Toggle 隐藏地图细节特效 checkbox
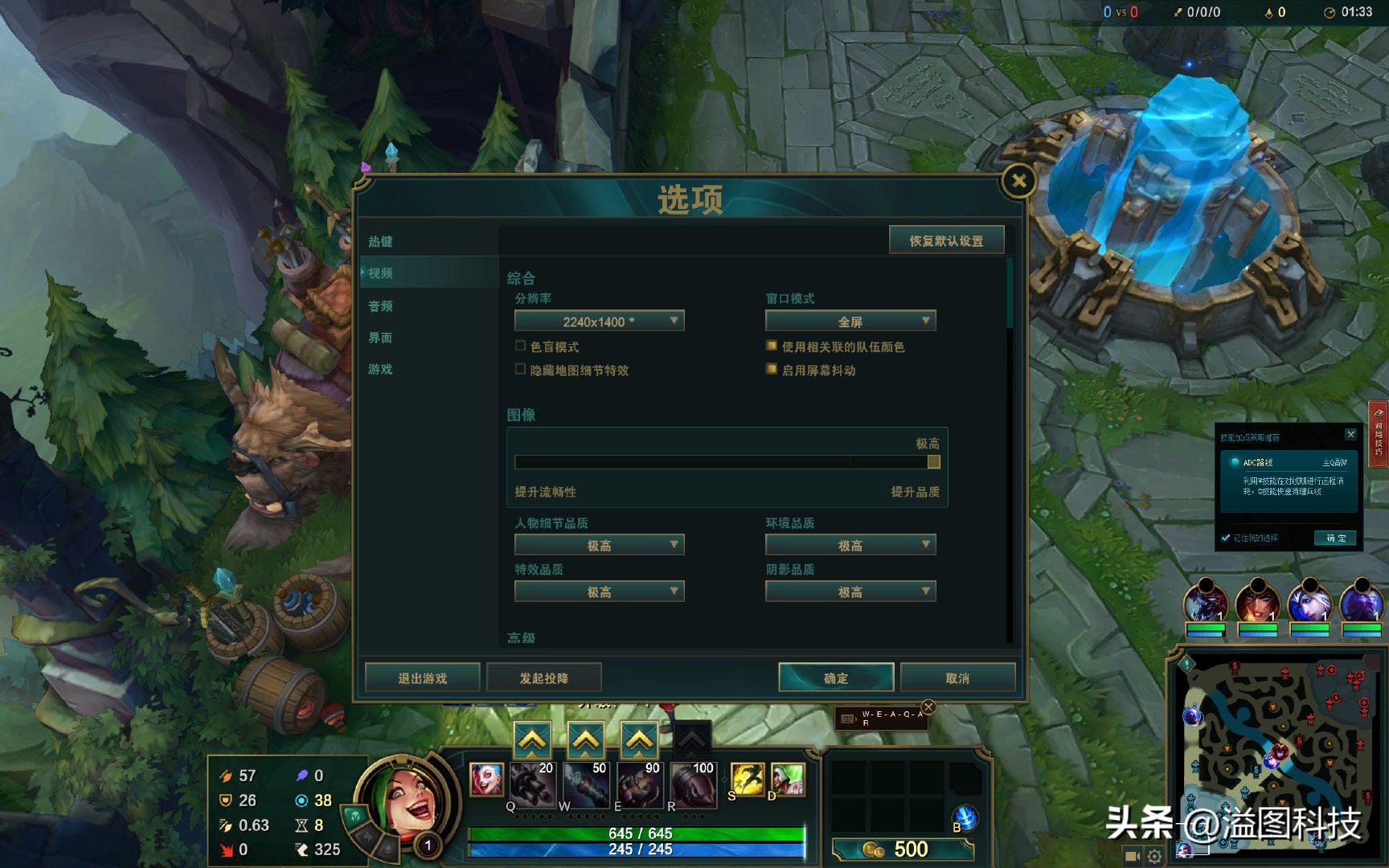Screen dimensions: 1389x868 click(x=520, y=370)
